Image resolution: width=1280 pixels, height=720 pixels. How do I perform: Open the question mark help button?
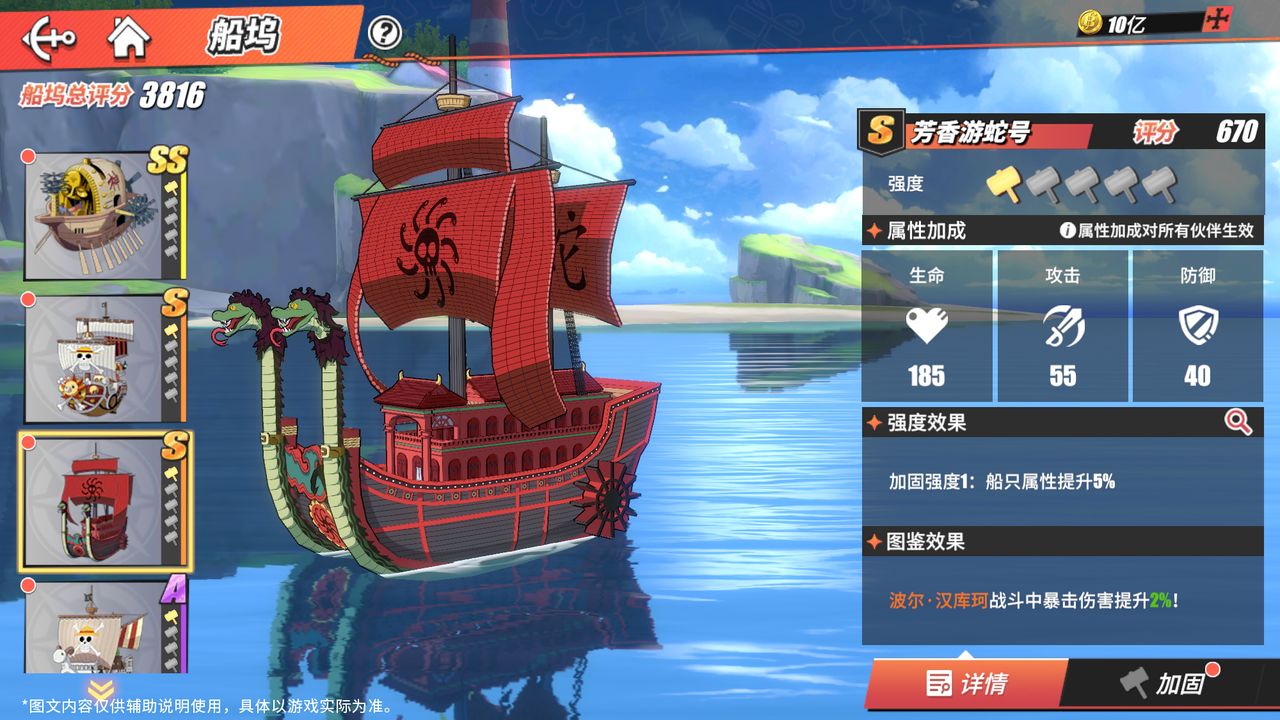point(384,33)
